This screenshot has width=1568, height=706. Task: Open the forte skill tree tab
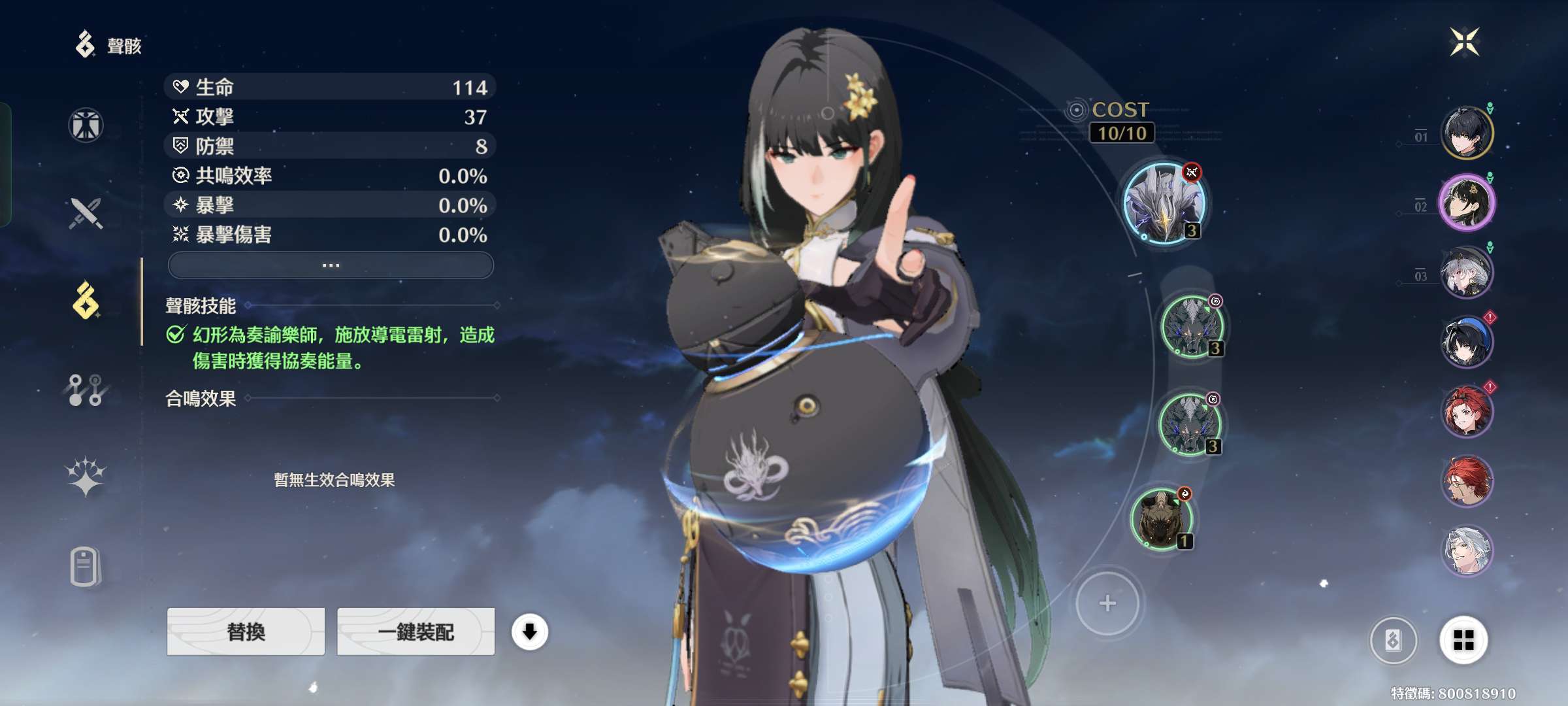[86, 390]
